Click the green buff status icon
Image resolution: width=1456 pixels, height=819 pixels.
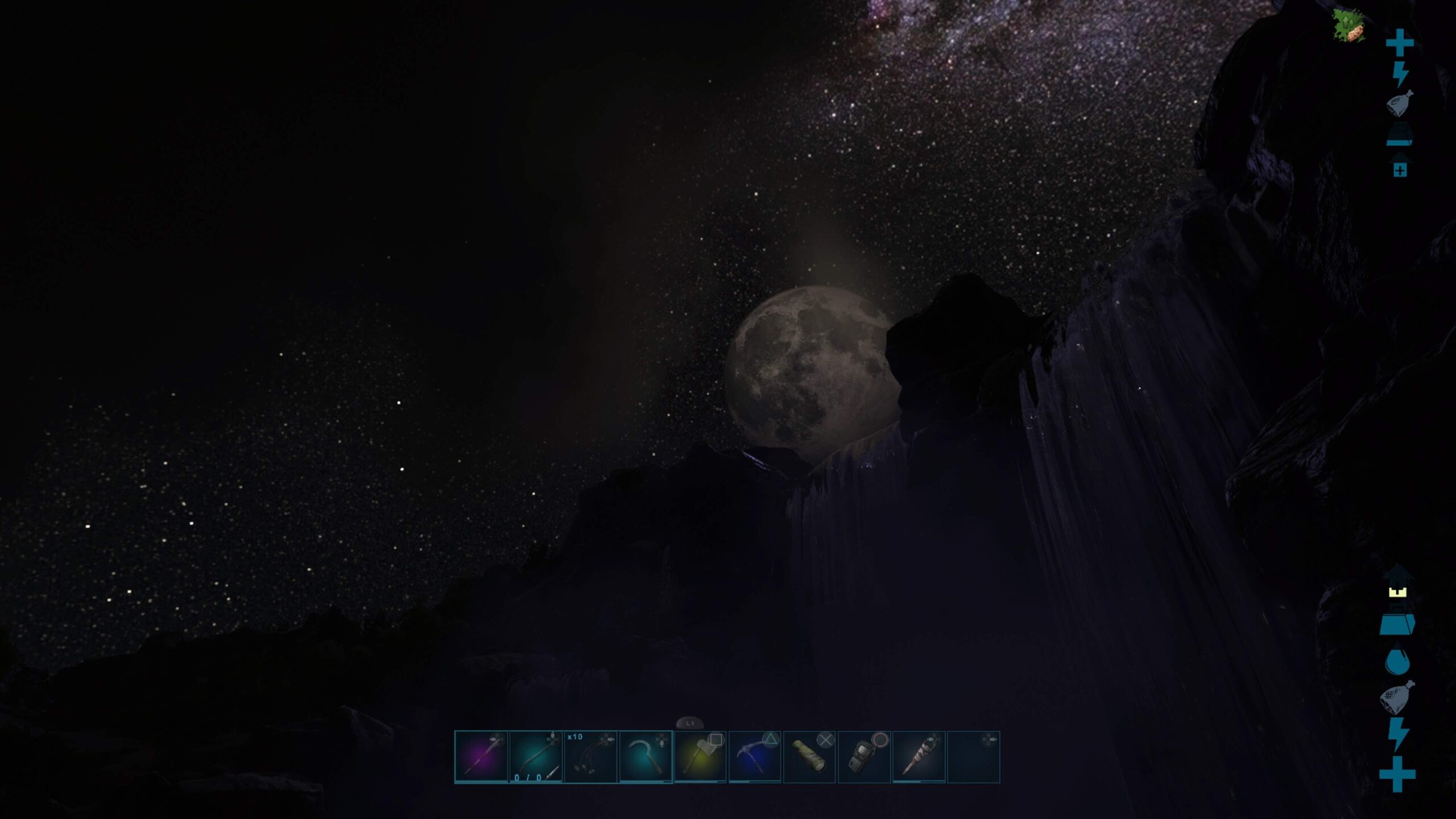click(1348, 26)
